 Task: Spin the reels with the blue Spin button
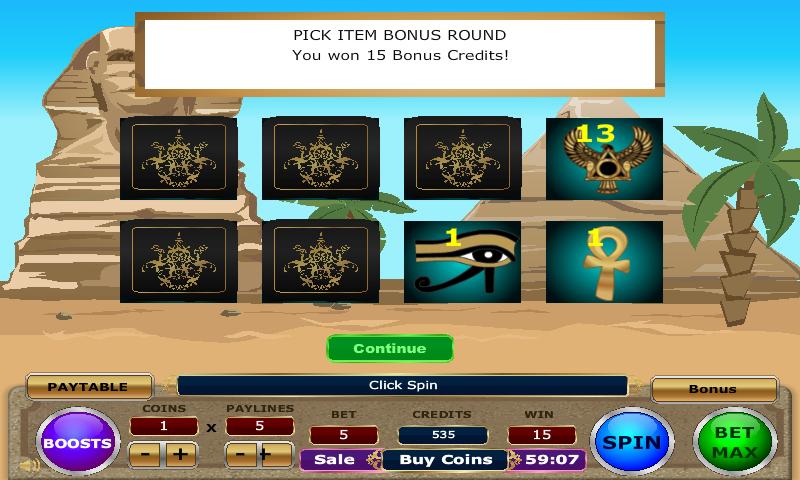tap(632, 442)
